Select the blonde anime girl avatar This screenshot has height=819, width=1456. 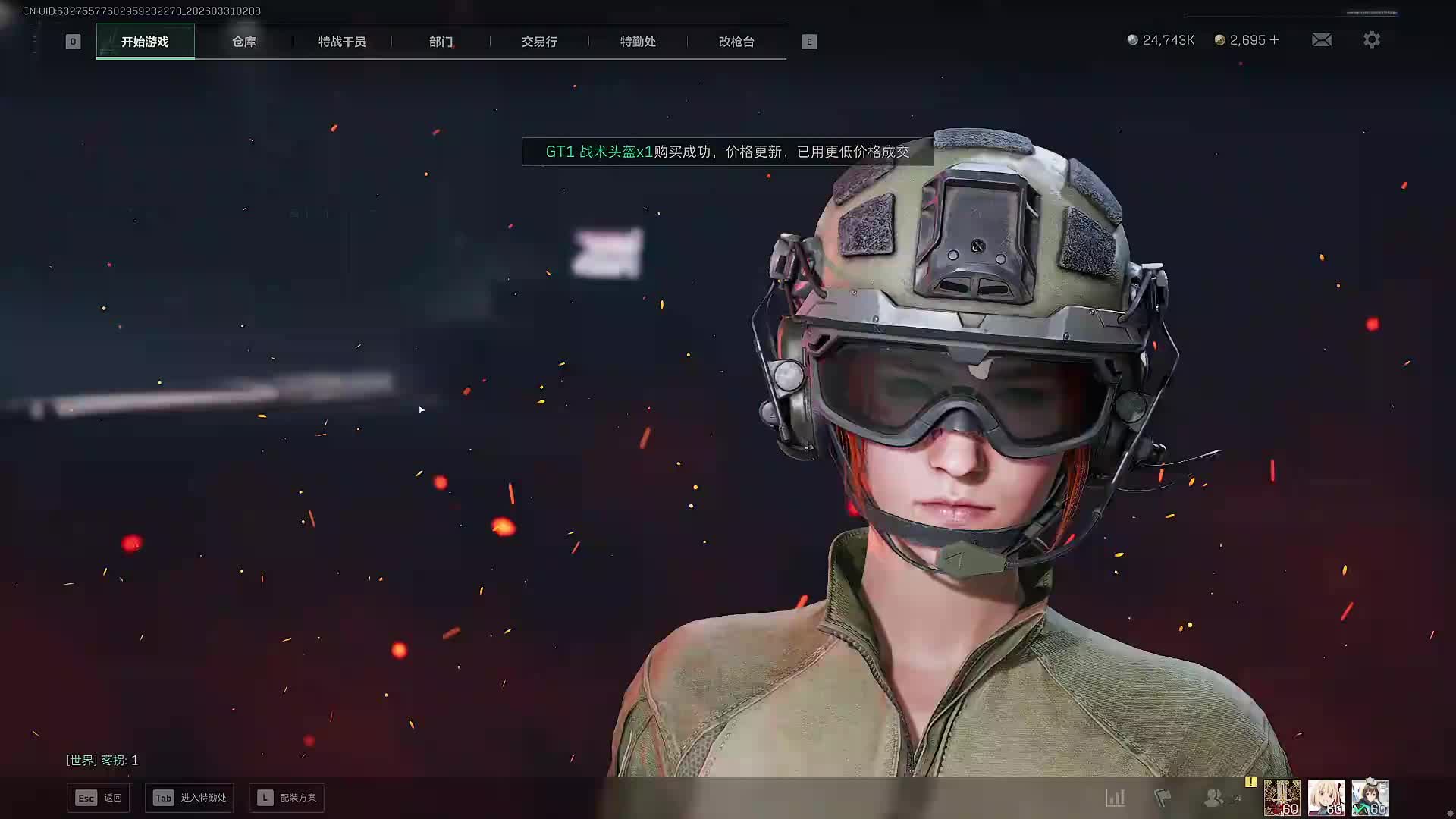(1326, 798)
